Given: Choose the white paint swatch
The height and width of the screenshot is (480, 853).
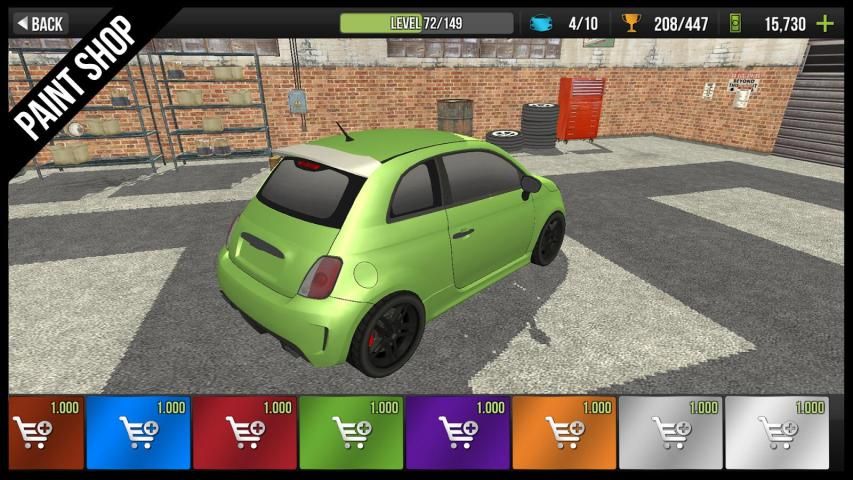Looking at the screenshot, I should pyautogui.click(x=777, y=433).
